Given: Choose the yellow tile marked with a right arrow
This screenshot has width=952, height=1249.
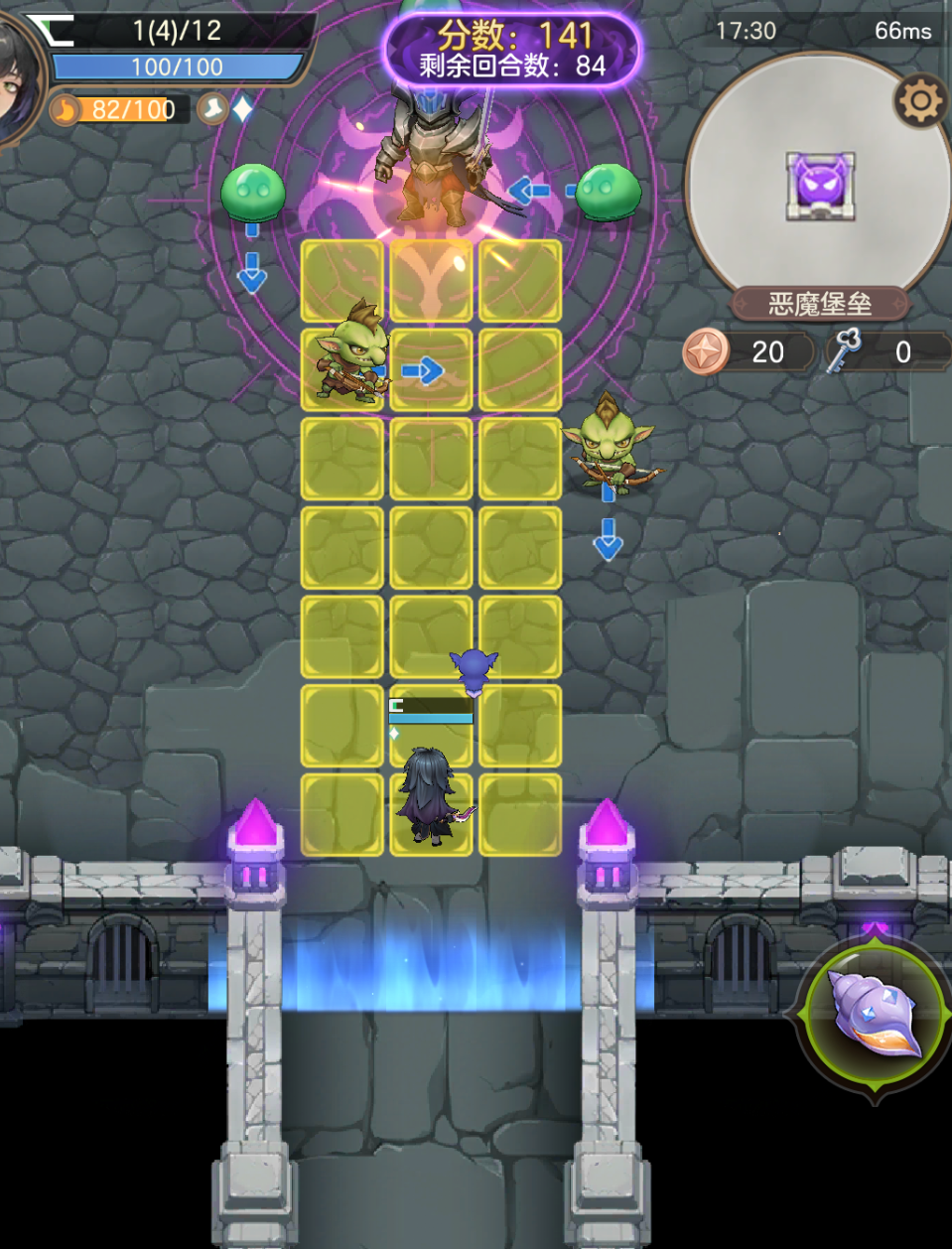Looking at the screenshot, I should click(x=431, y=370).
